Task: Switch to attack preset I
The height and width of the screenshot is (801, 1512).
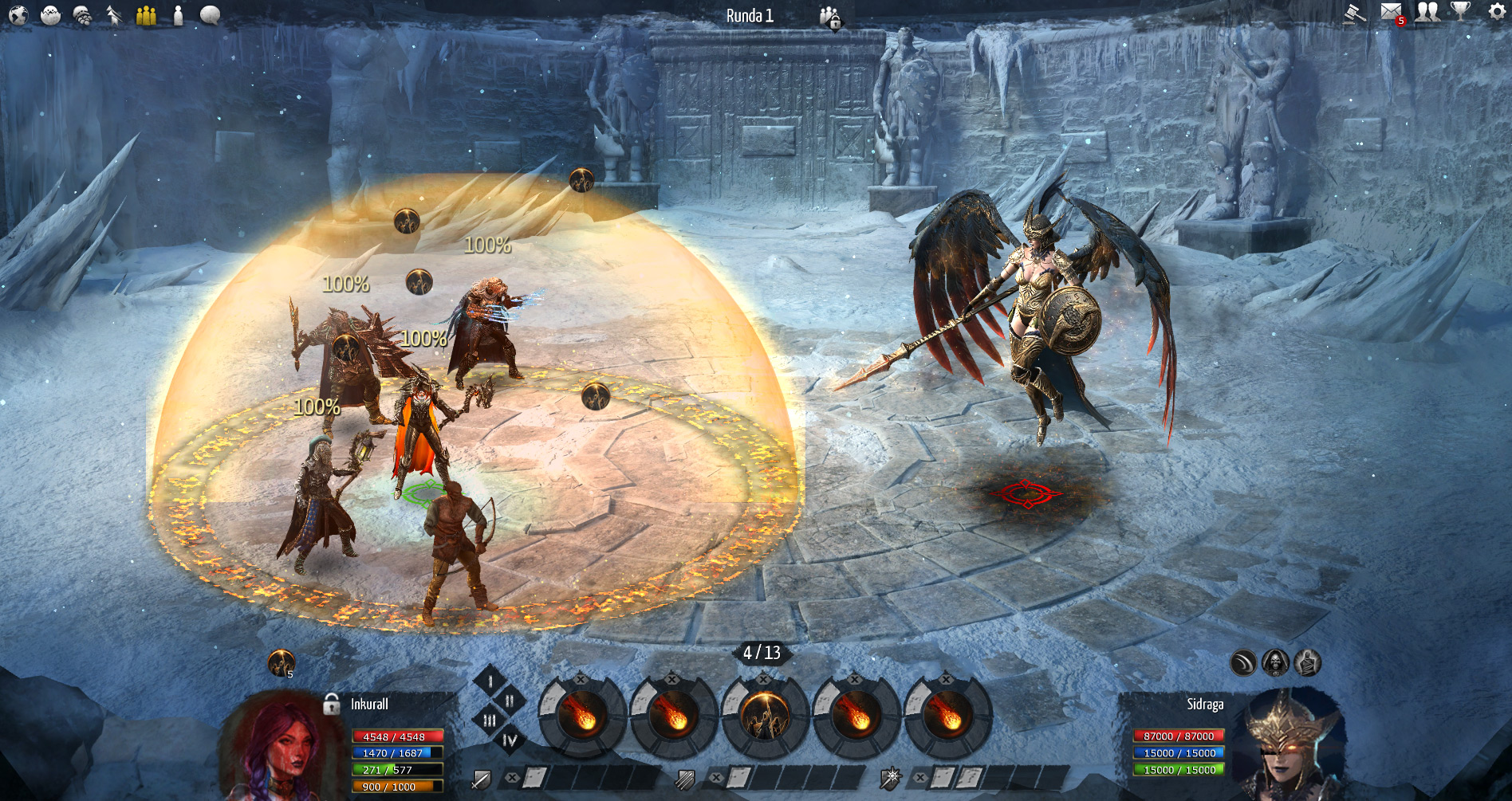Action: [x=490, y=681]
